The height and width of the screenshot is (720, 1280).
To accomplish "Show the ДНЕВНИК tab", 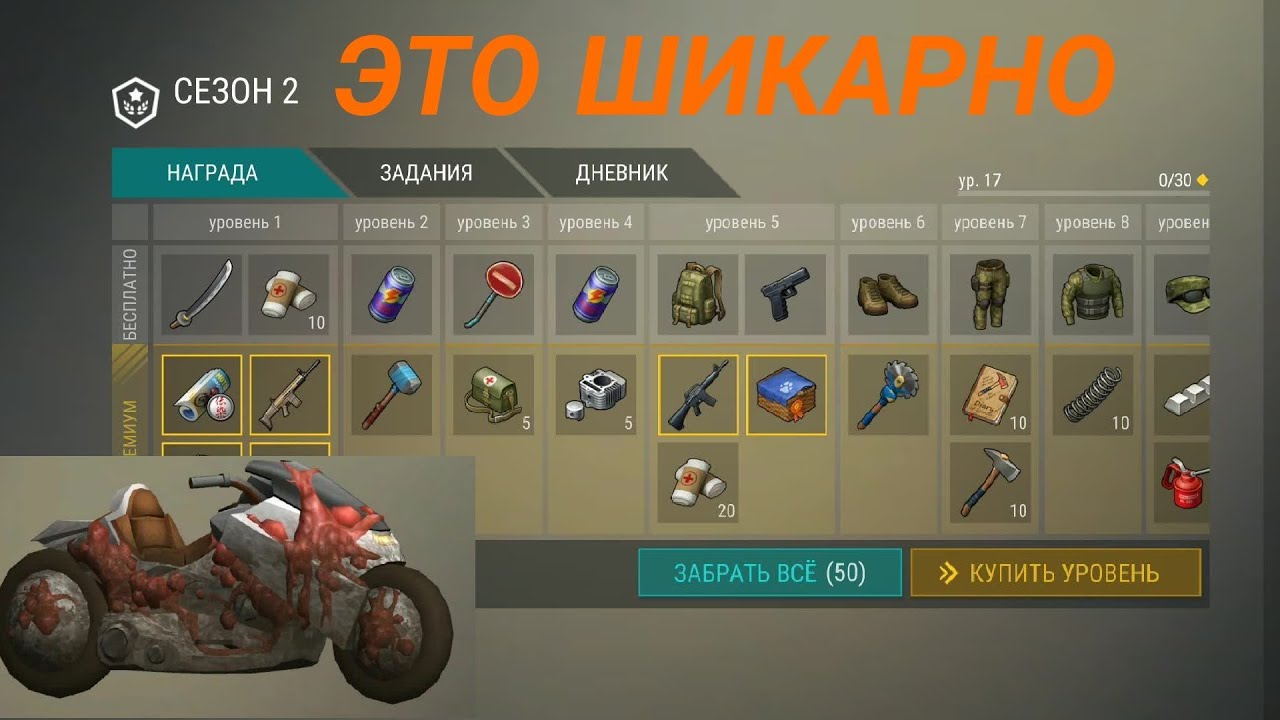I will click(621, 173).
